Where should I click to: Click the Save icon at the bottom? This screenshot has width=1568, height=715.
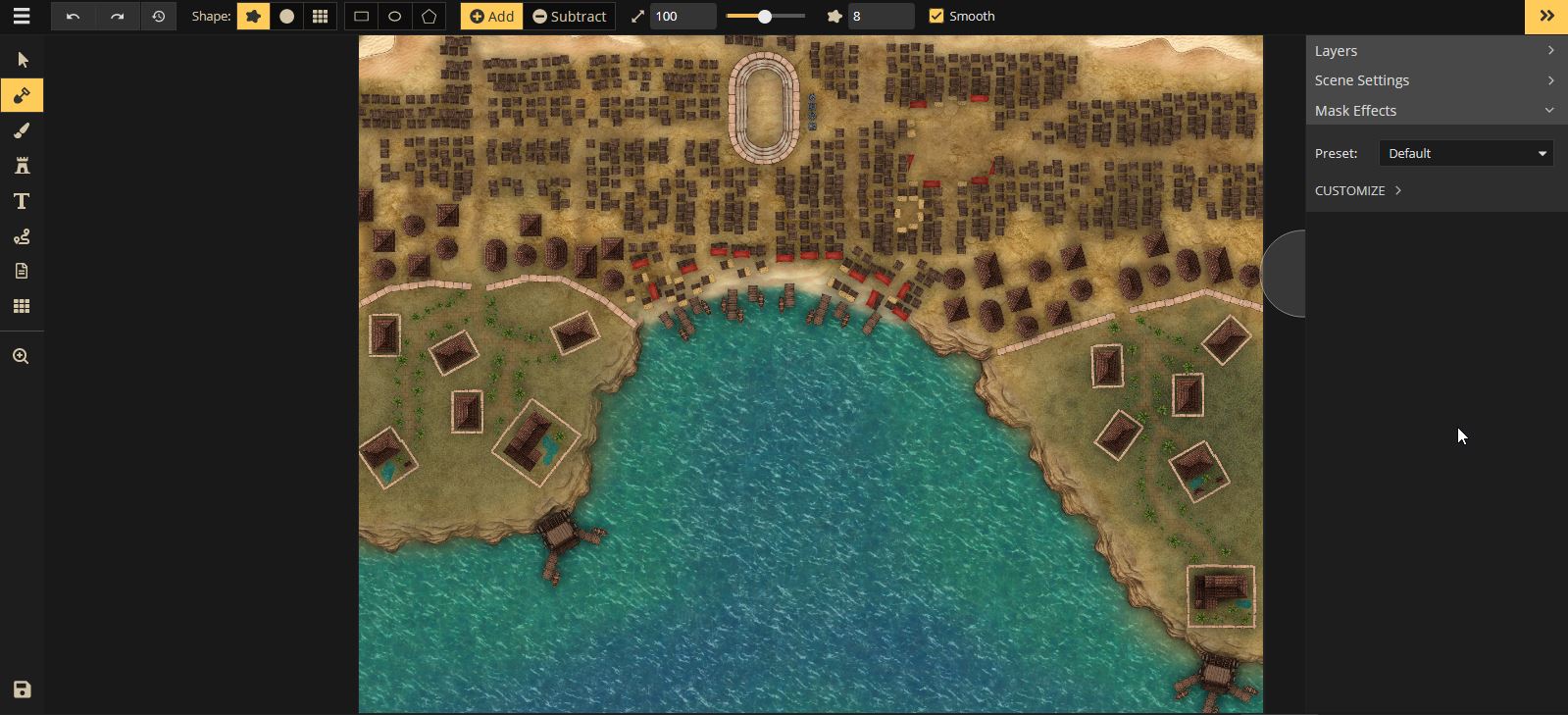click(x=22, y=689)
